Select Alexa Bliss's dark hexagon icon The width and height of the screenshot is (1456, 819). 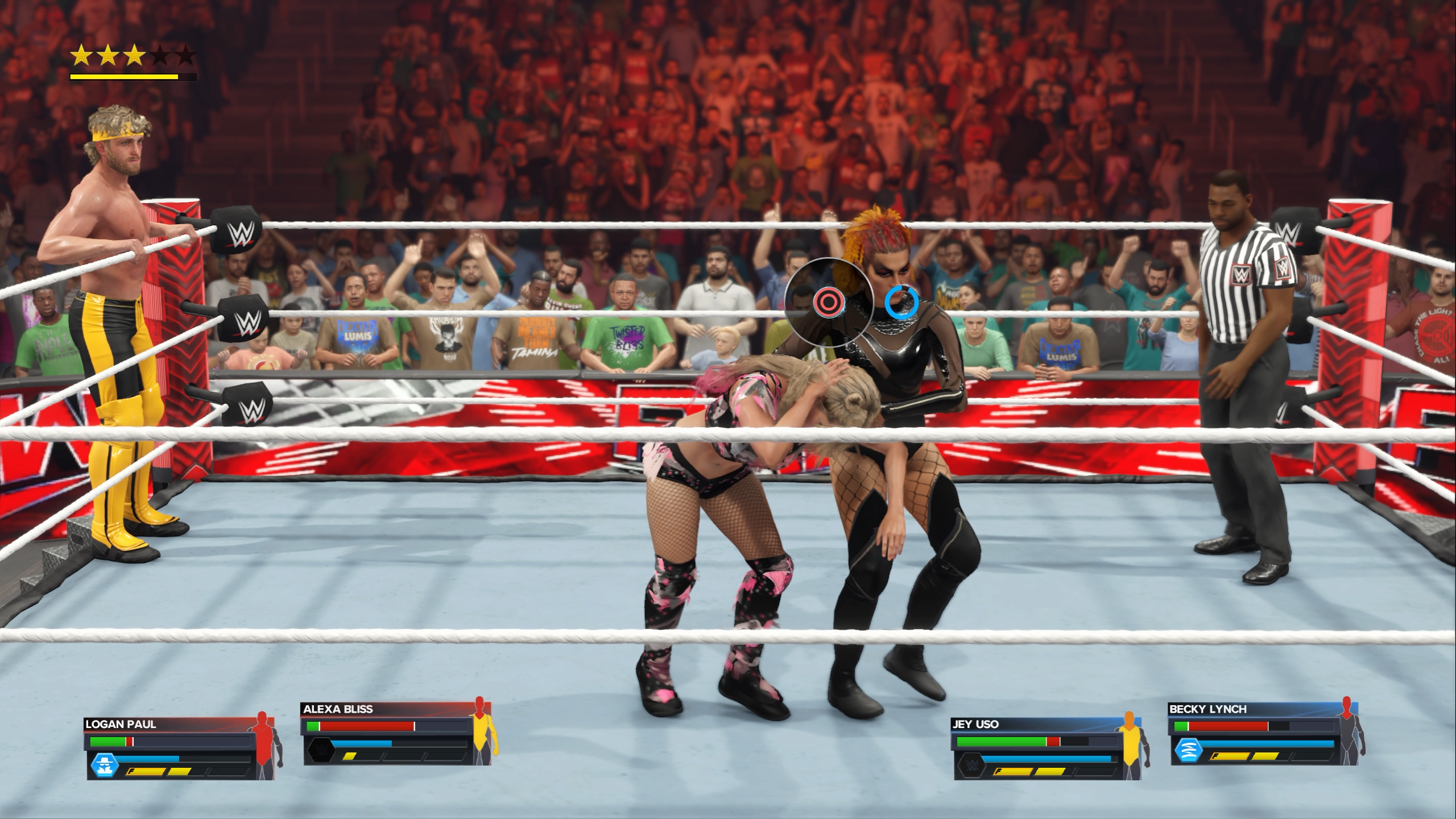318,750
